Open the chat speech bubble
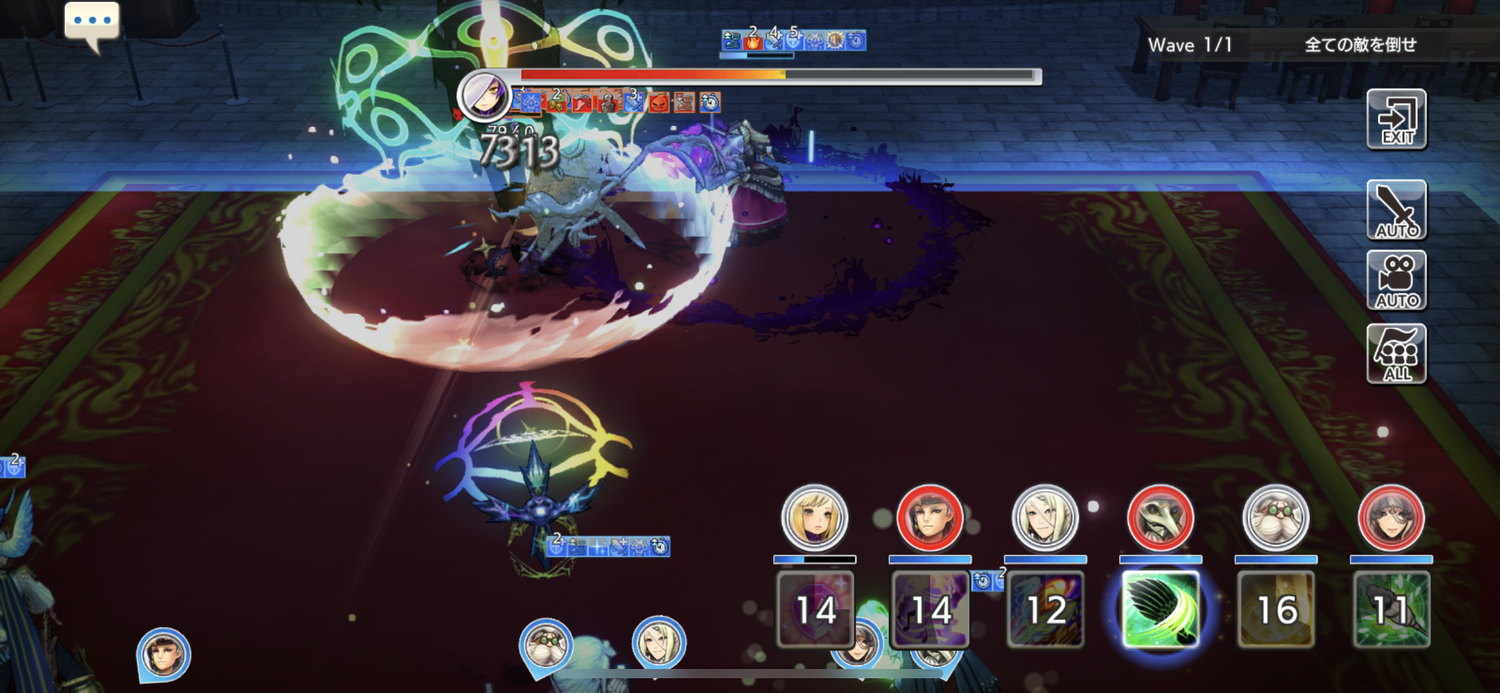Viewport: 1500px width, 693px height. click(x=92, y=25)
